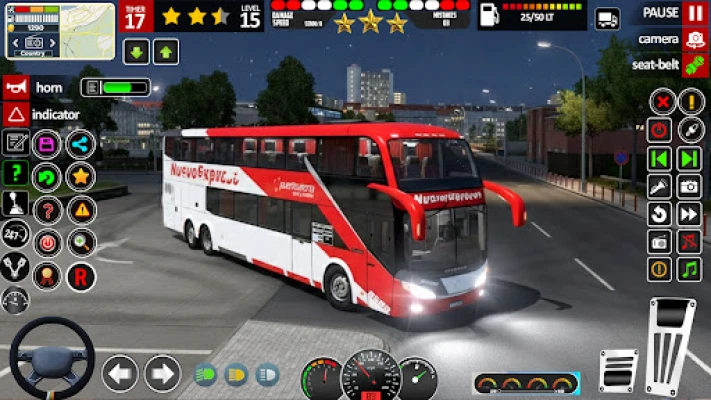Steer left with the left arrow
711x400 pixels.
click(120, 373)
